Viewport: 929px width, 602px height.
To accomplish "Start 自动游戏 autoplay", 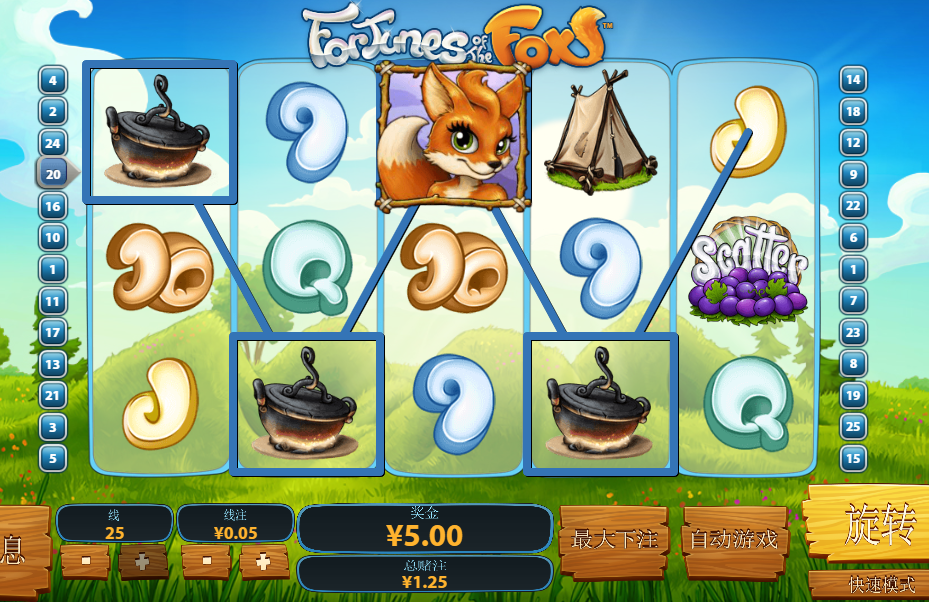I will tap(734, 540).
